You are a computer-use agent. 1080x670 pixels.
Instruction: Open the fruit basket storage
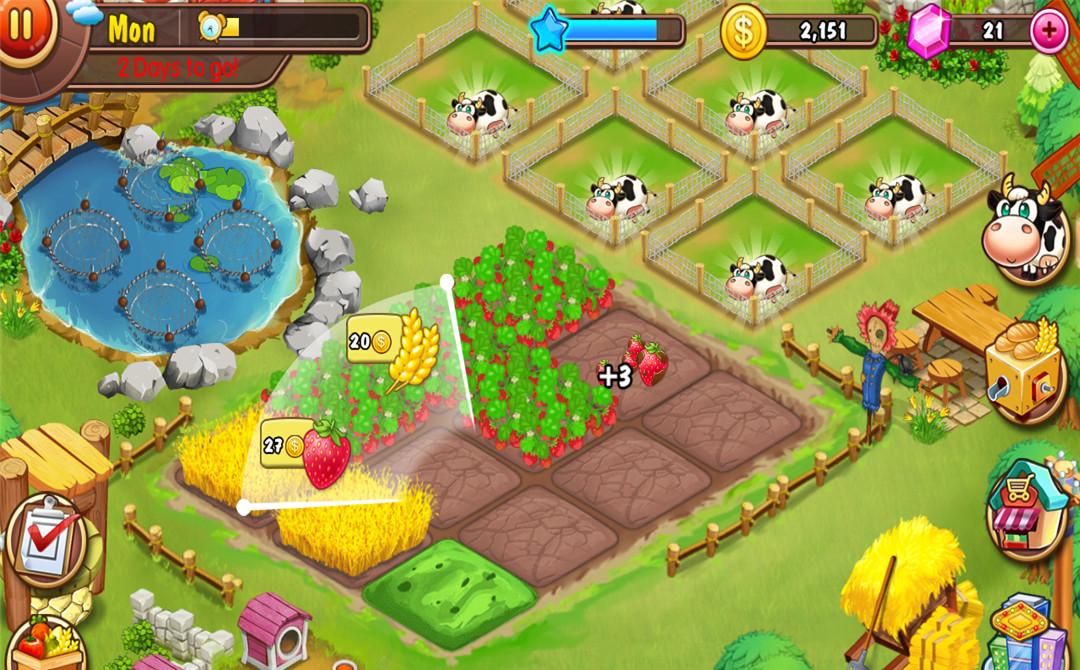[x=42, y=645]
